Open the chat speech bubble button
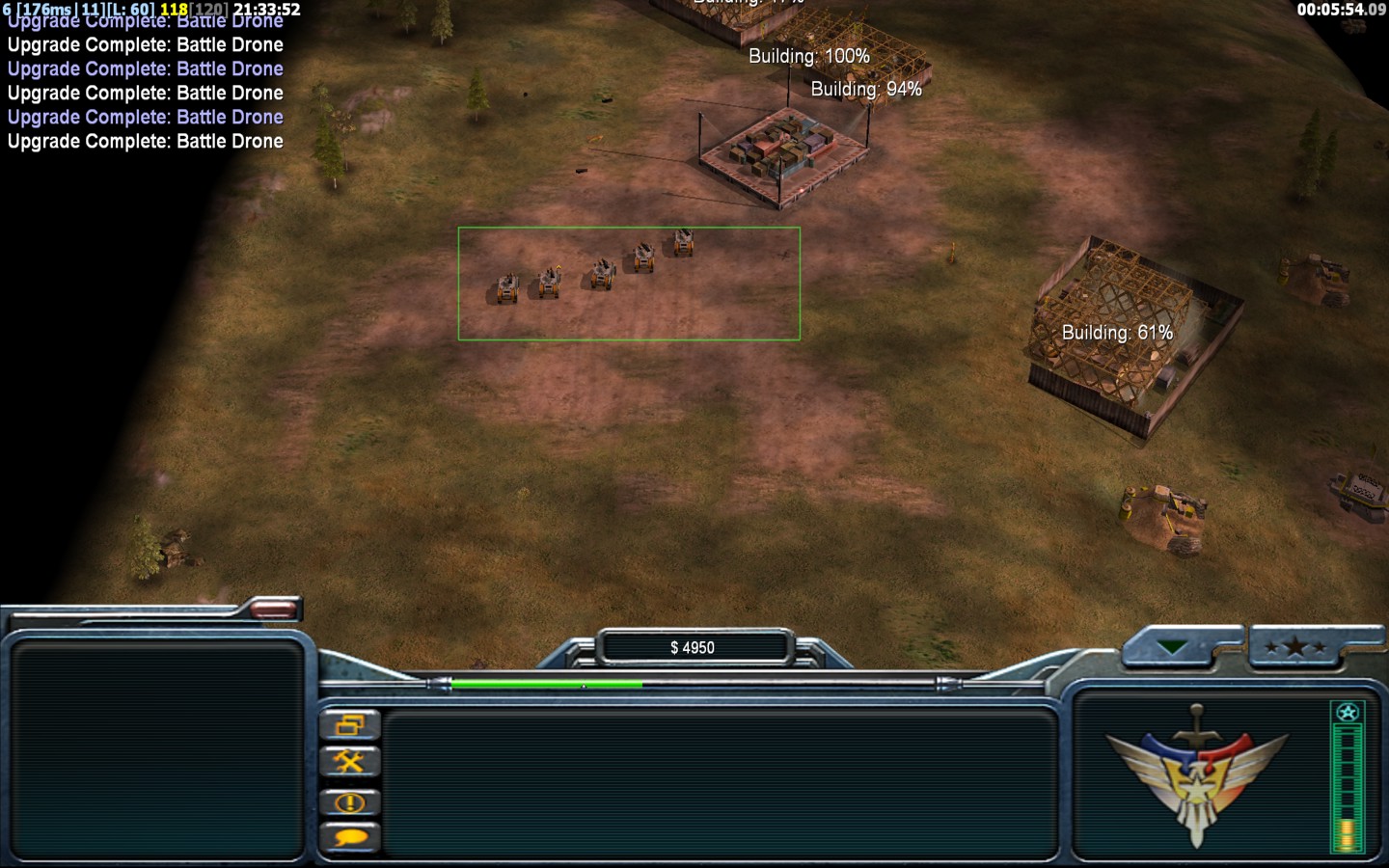This screenshot has width=1389, height=868. pyautogui.click(x=349, y=837)
